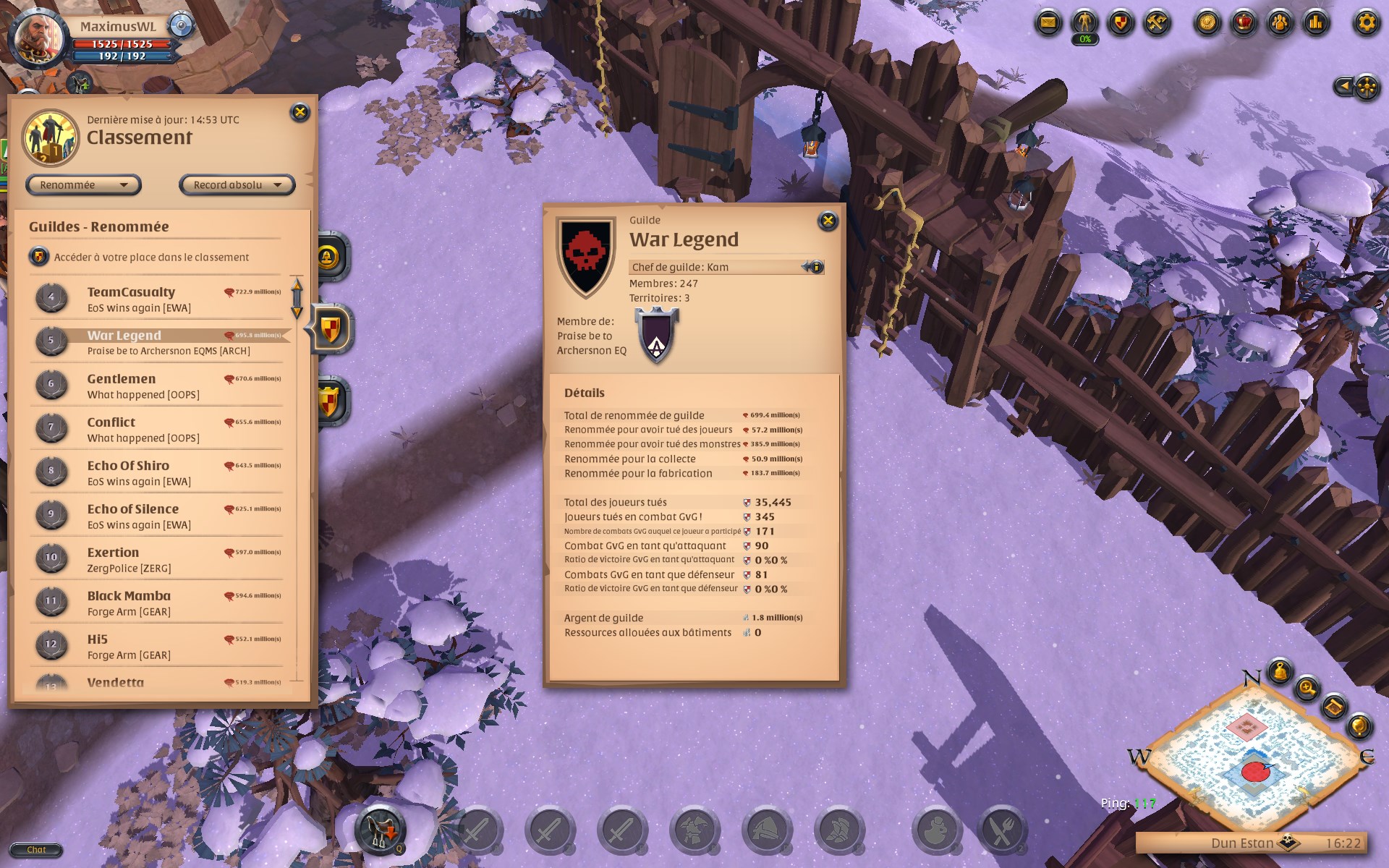The width and height of the screenshot is (1389, 868).
Task: Close the Classement ranking window
Action: point(300,112)
